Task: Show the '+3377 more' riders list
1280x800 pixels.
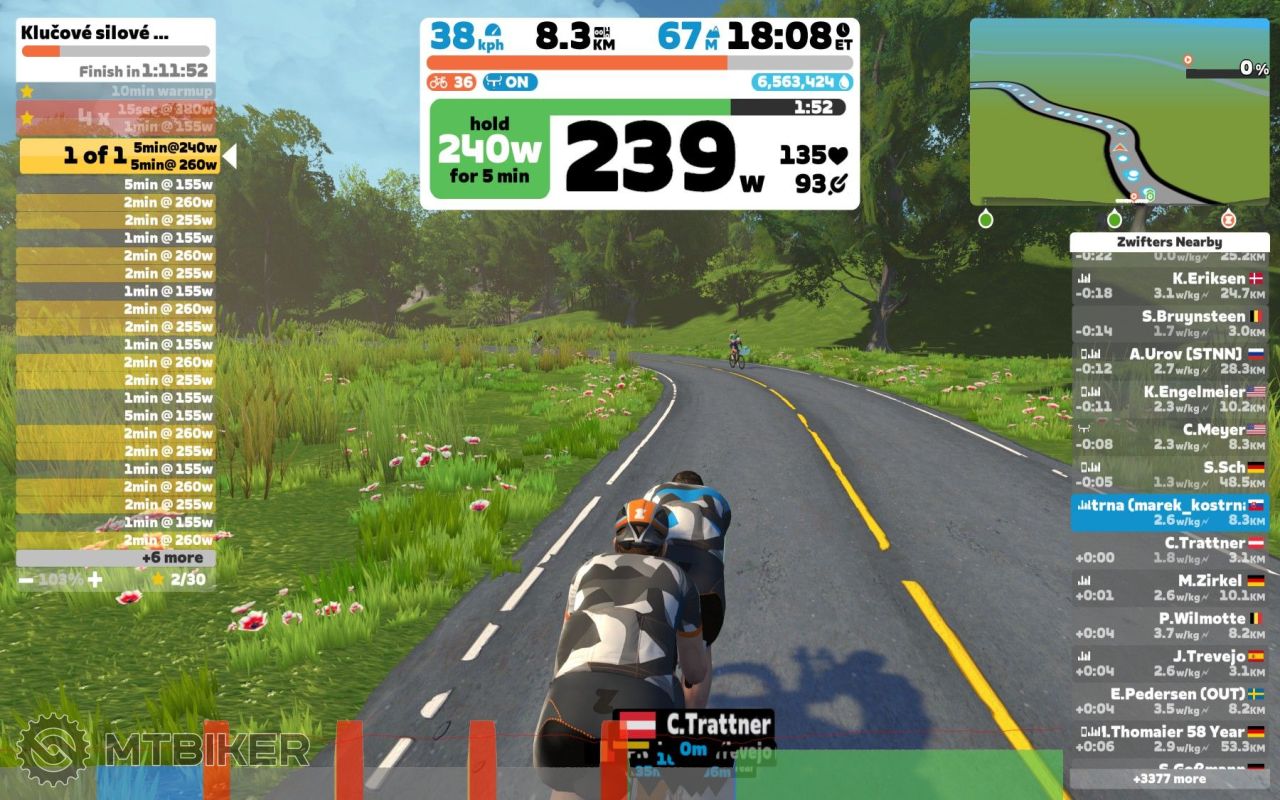Action: pos(1169,778)
